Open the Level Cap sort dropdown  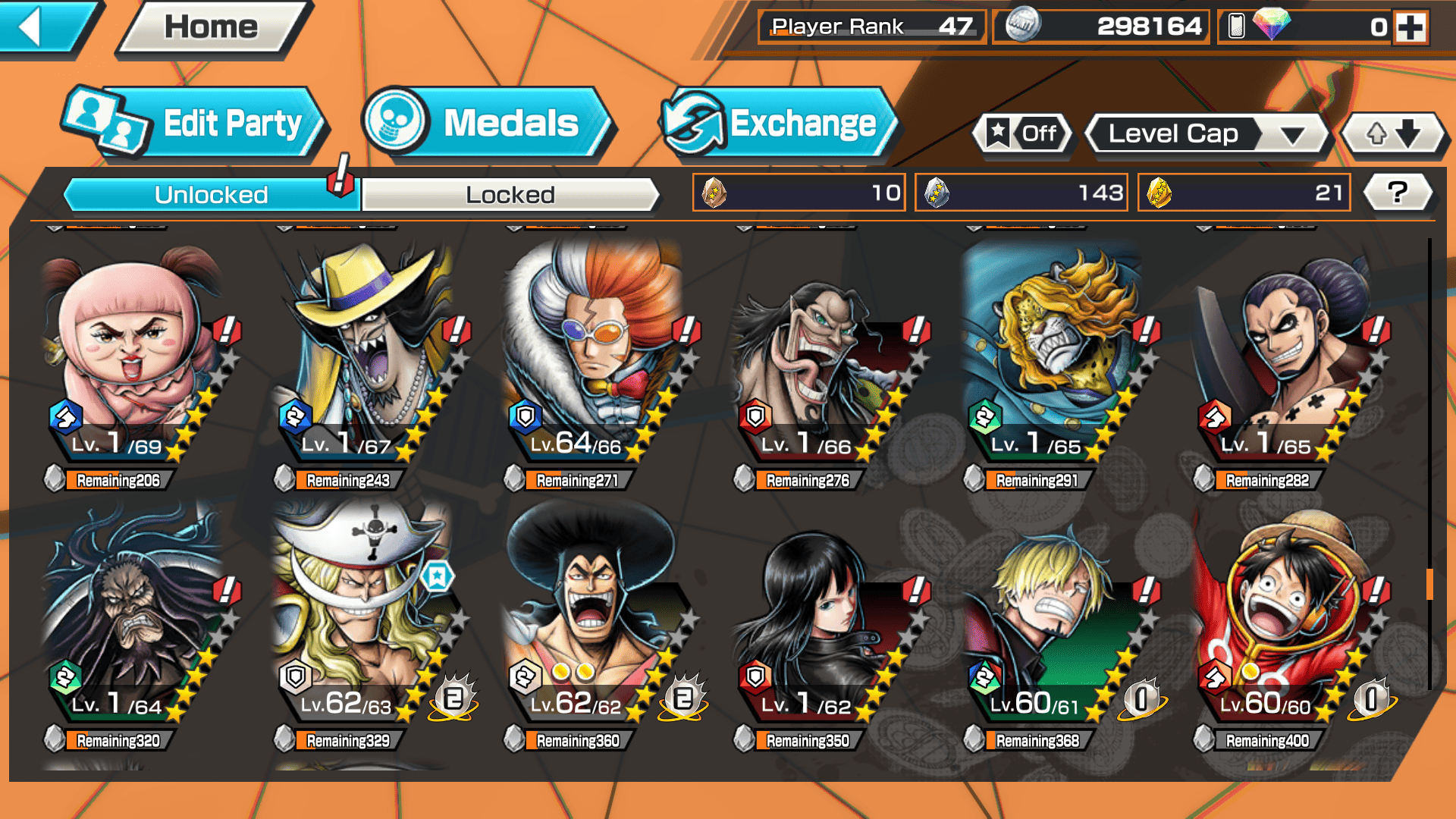(x=1207, y=134)
